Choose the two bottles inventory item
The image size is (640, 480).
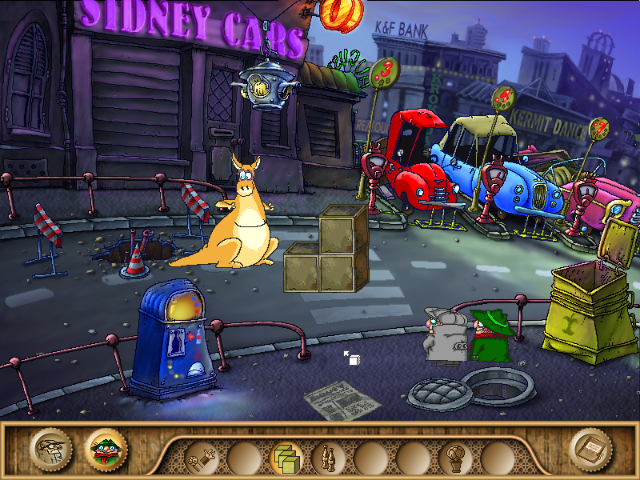click(x=328, y=459)
